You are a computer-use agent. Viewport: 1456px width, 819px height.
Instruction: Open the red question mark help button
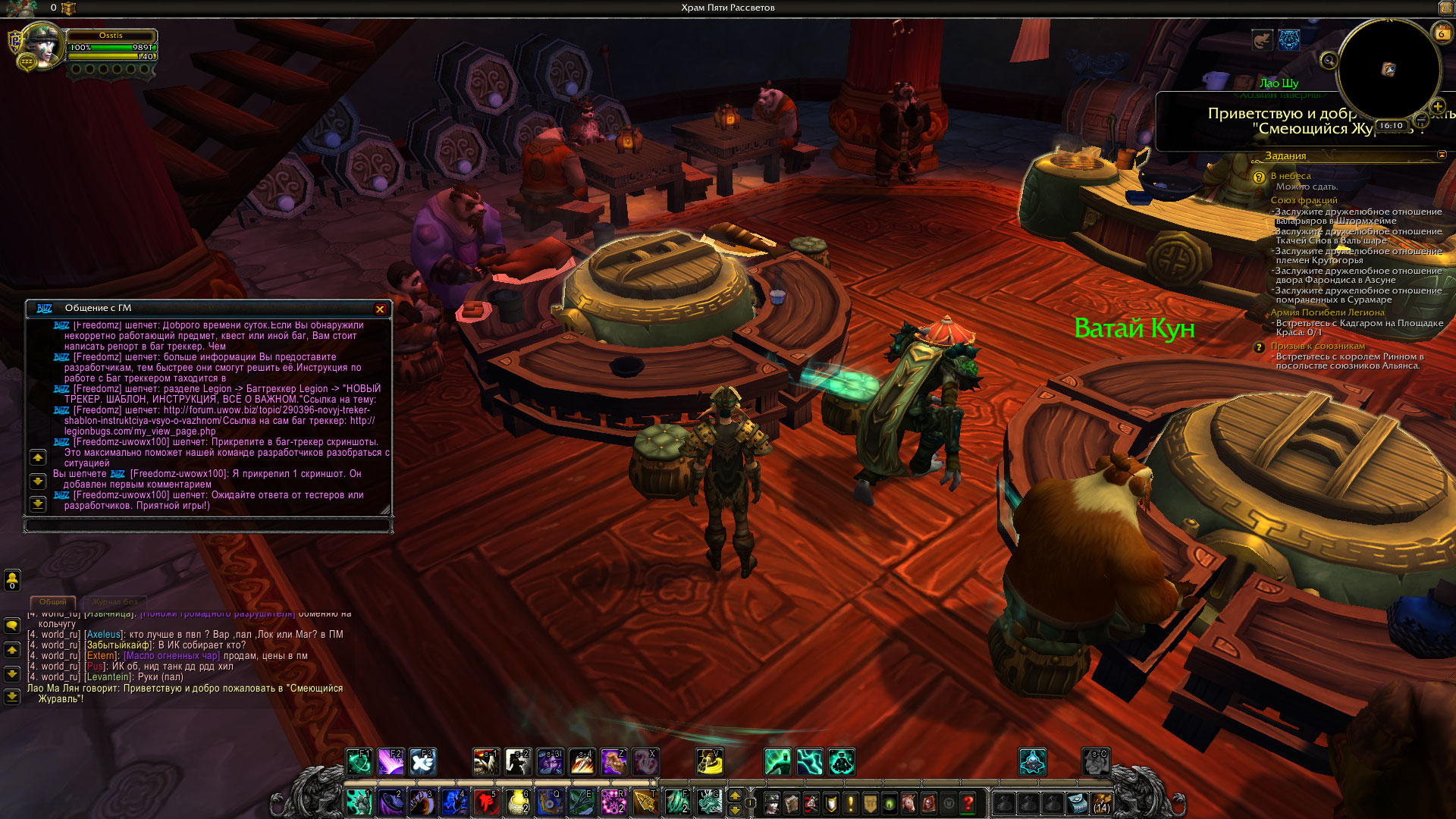tap(968, 802)
